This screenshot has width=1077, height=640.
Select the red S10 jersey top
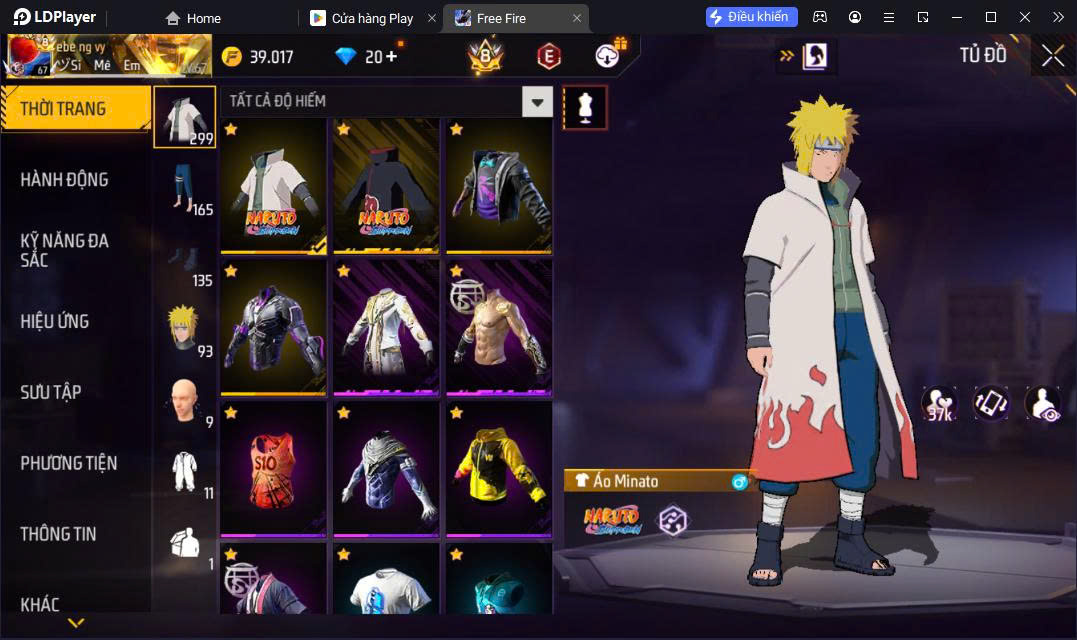[274, 468]
